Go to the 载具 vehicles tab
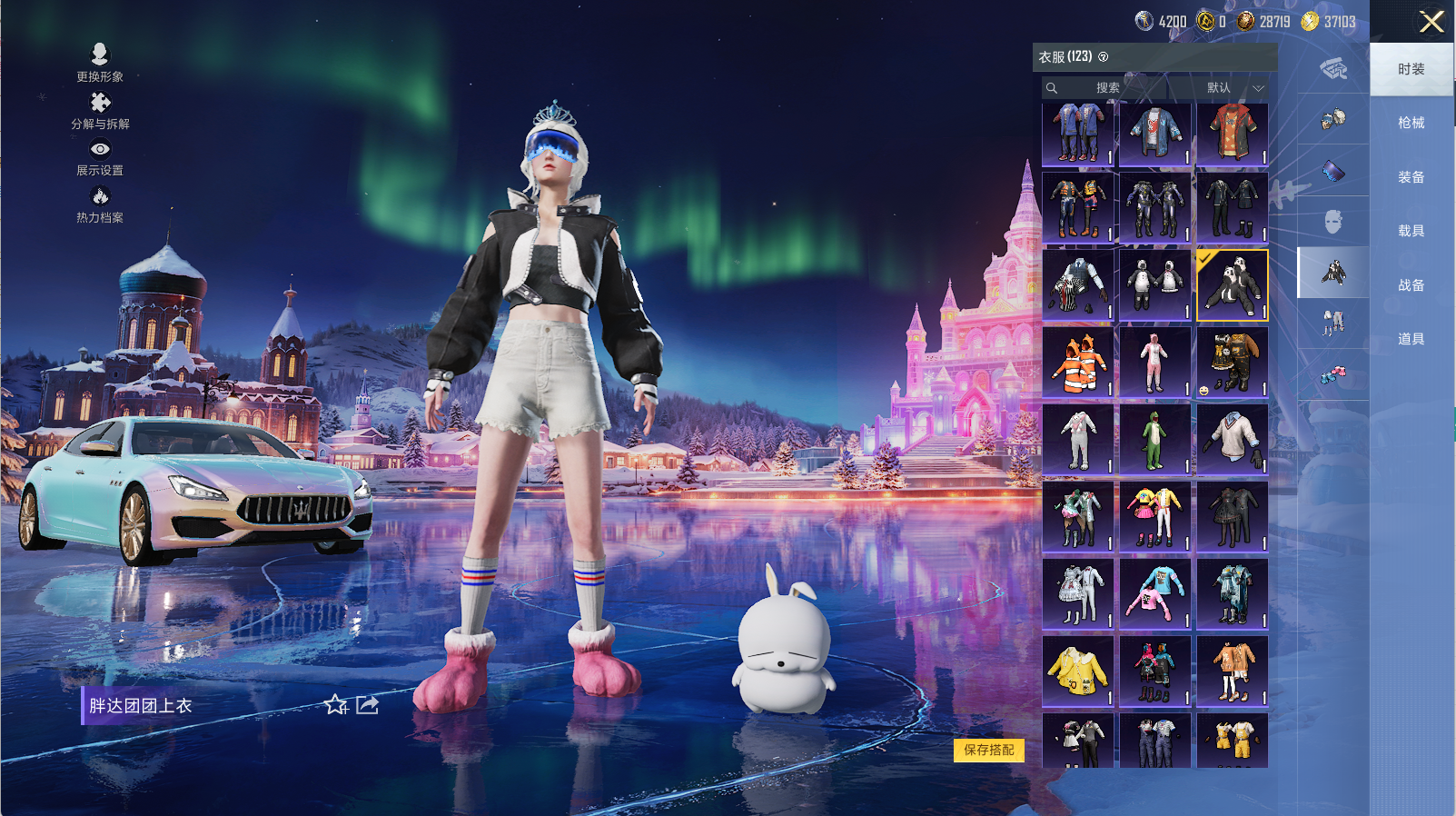This screenshot has height=816, width=1456. click(x=1411, y=231)
